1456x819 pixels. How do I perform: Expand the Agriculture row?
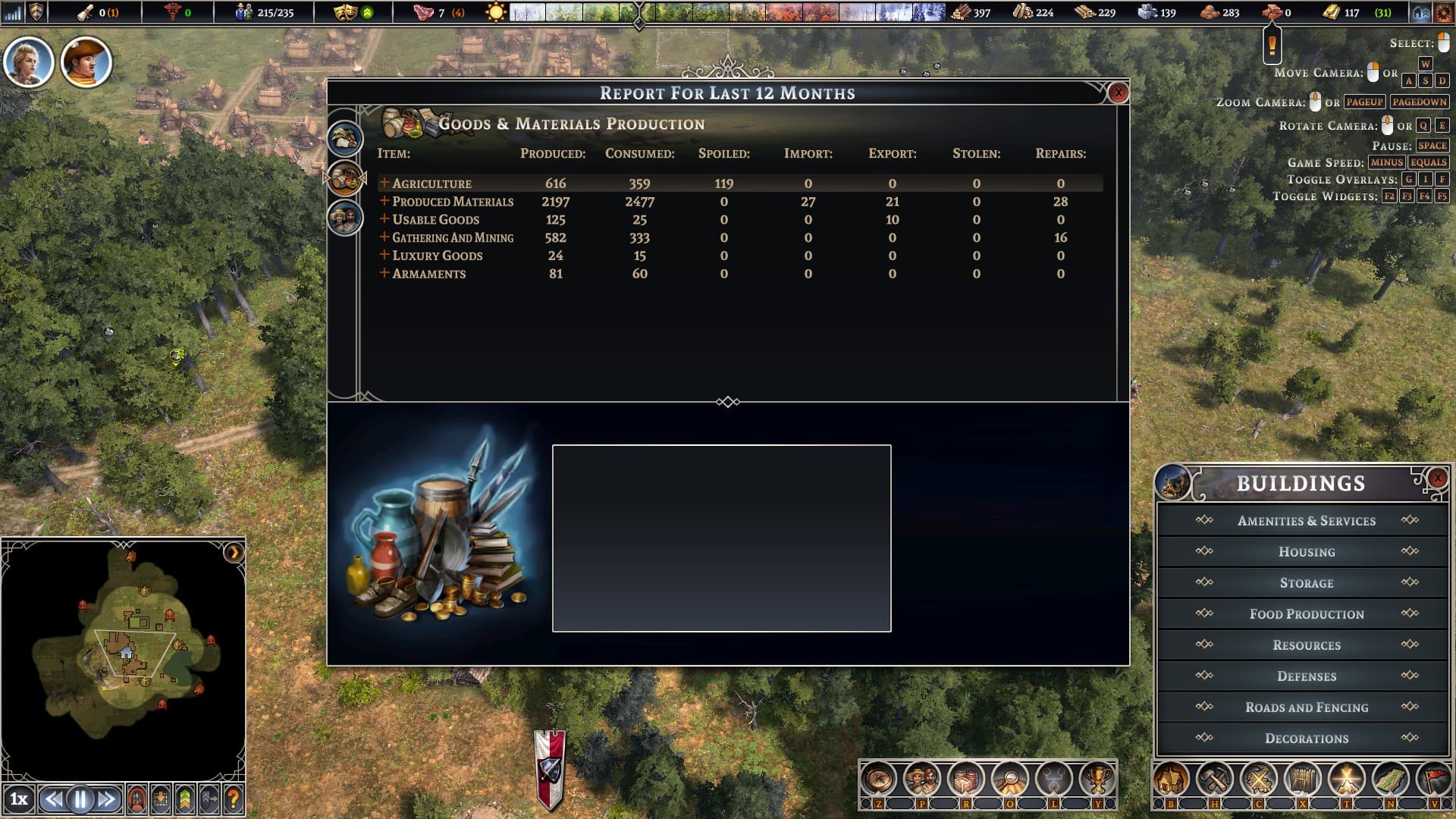click(x=384, y=183)
